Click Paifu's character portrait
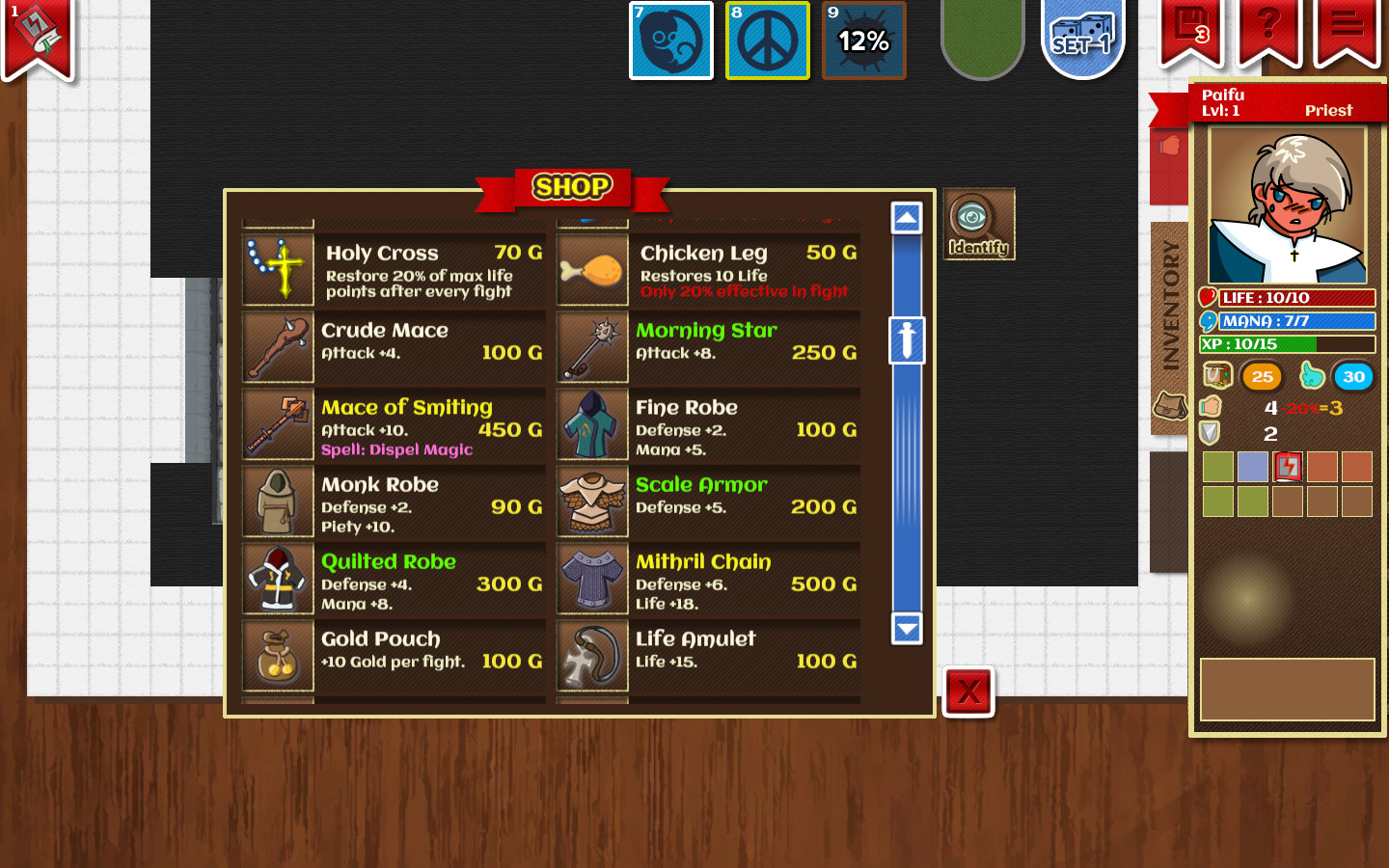1389x868 pixels. [1287, 203]
